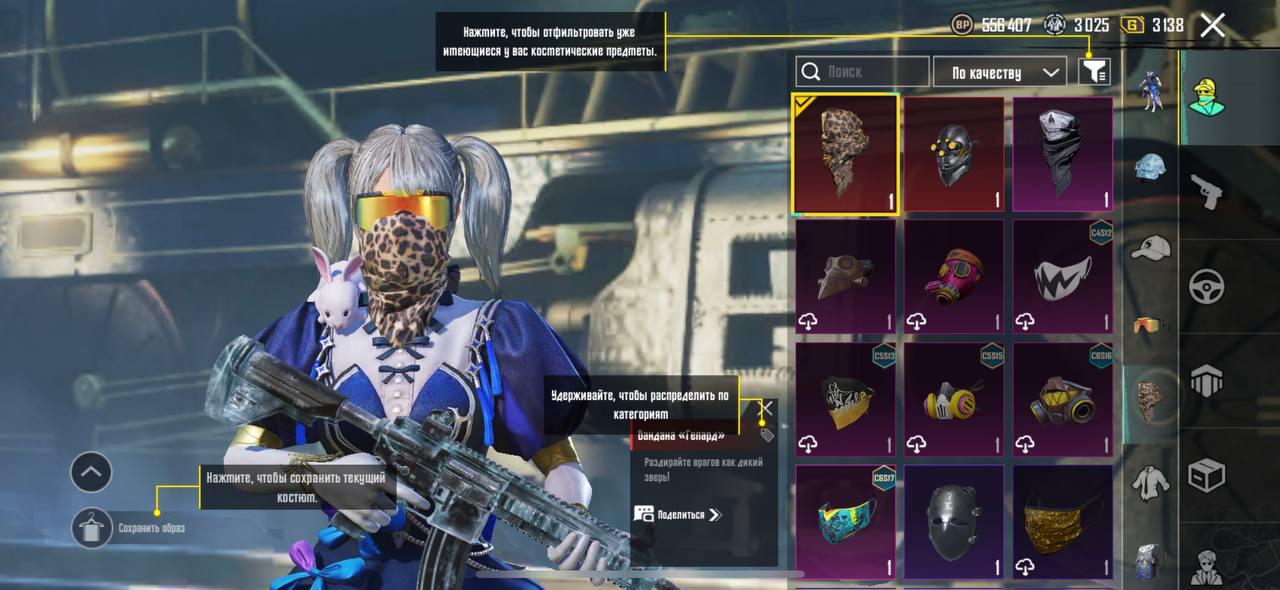Close the inventory screen with the X
Image resolution: width=1280 pixels, height=590 pixels.
point(1212,26)
